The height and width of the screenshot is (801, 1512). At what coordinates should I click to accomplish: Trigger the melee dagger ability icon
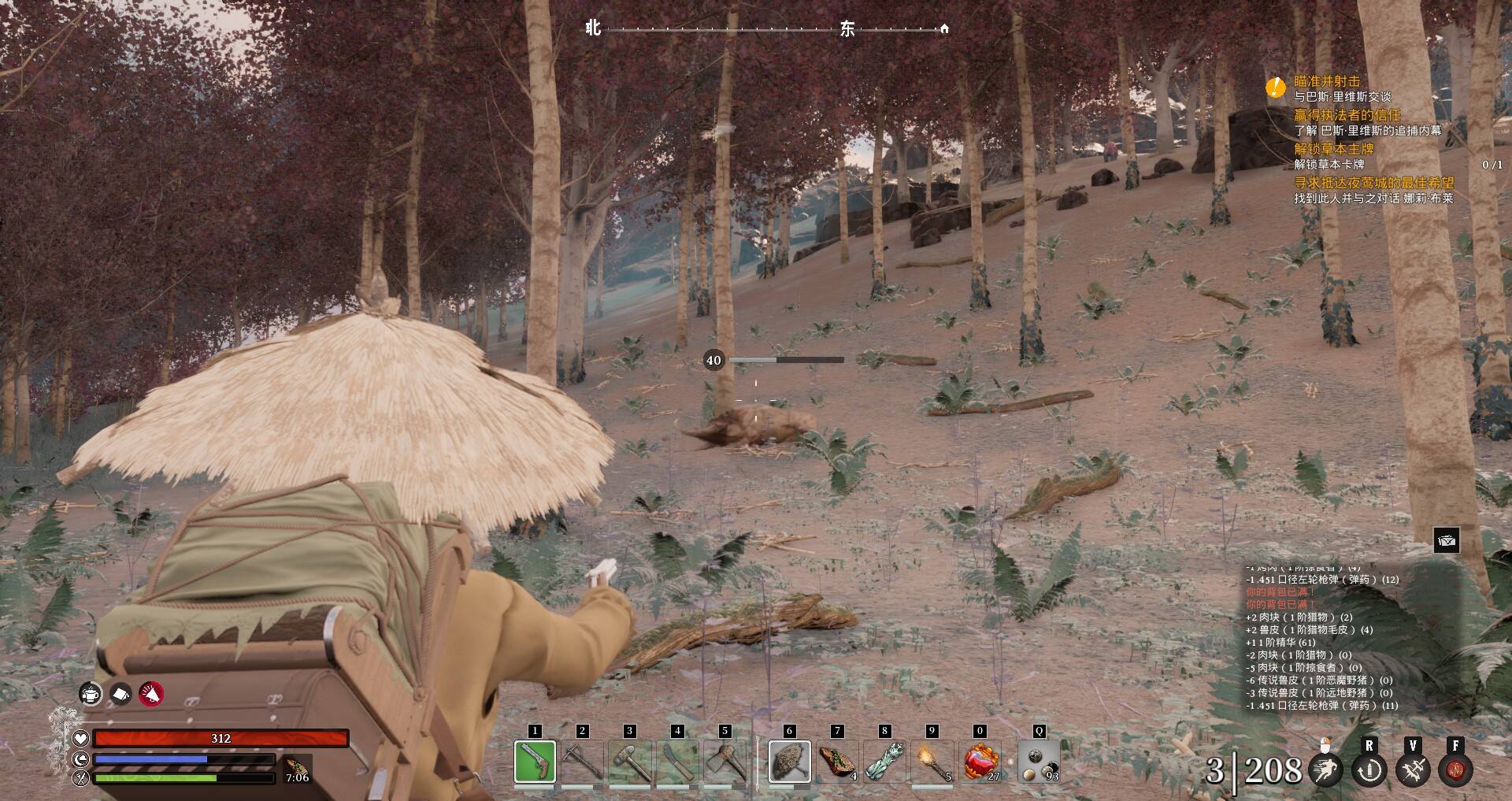1413,769
